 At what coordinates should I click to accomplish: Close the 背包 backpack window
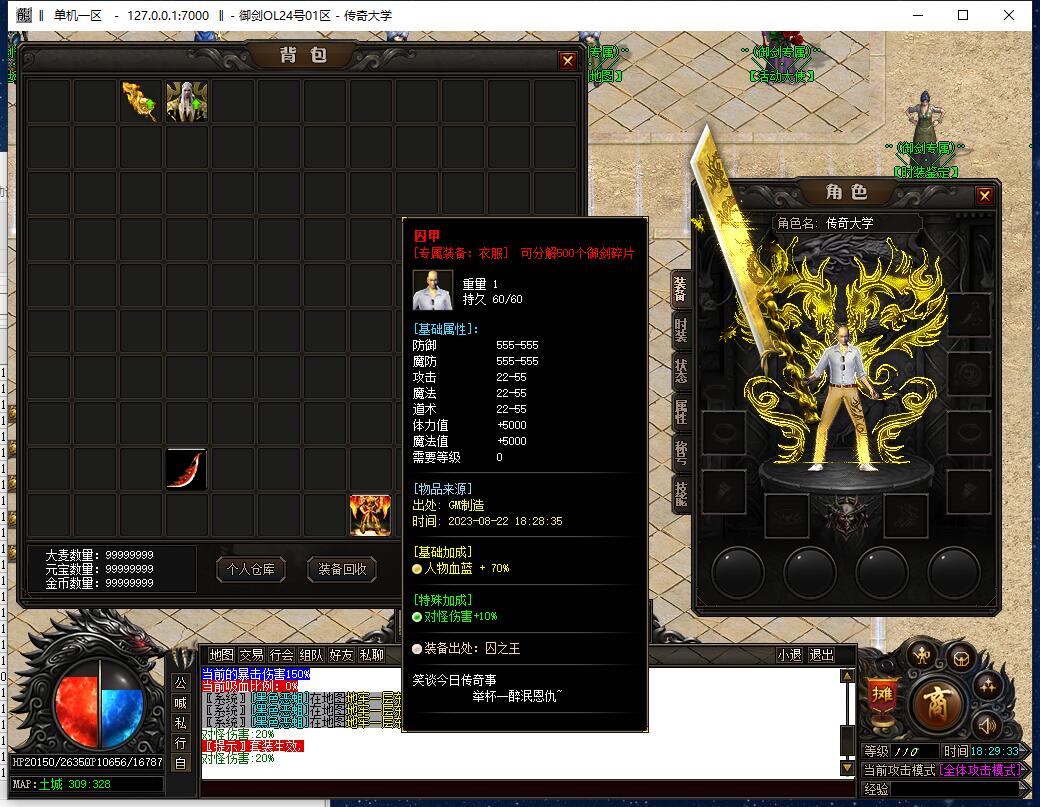coord(568,60)
